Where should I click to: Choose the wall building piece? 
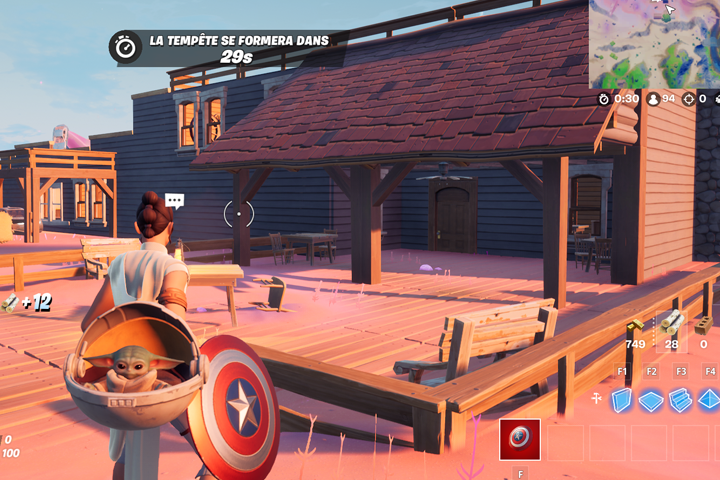(622, 400)
